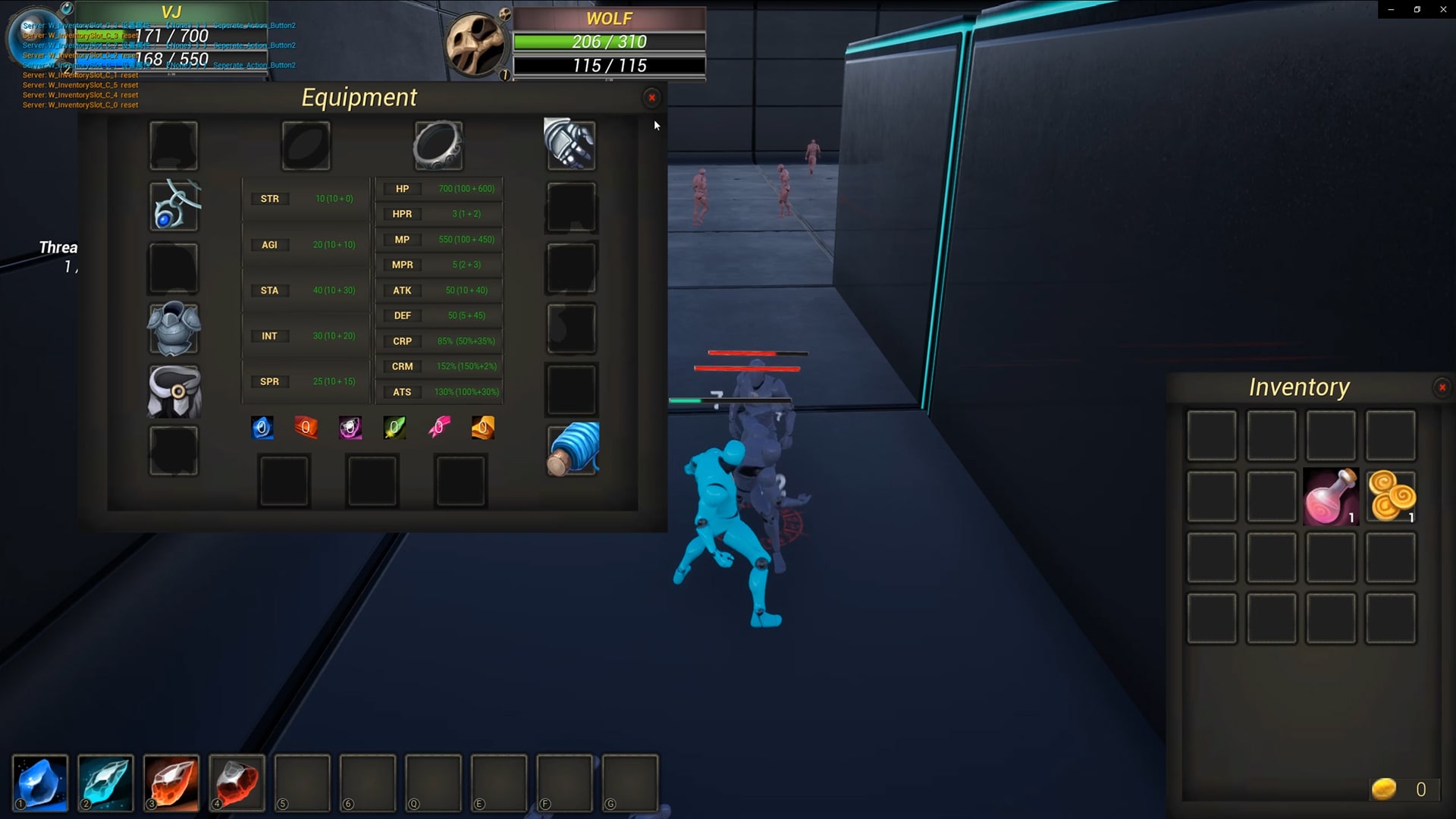
Task: Select the equipped necklace in the Equipment window
Action: click(x=173, y=205)
